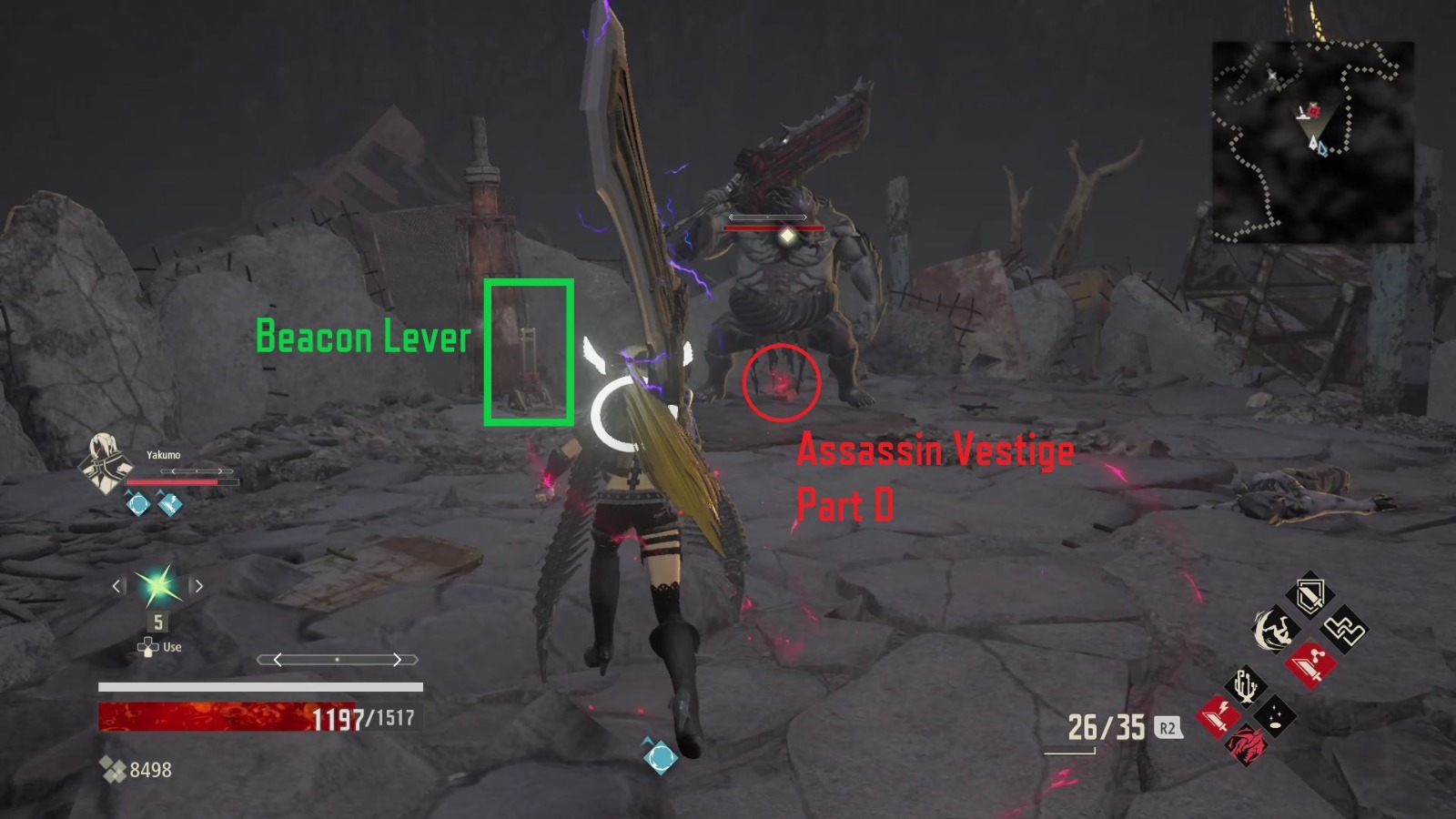
Task: Select the shield-and-sword Gift icon
Action: [x=1310, y=593]
